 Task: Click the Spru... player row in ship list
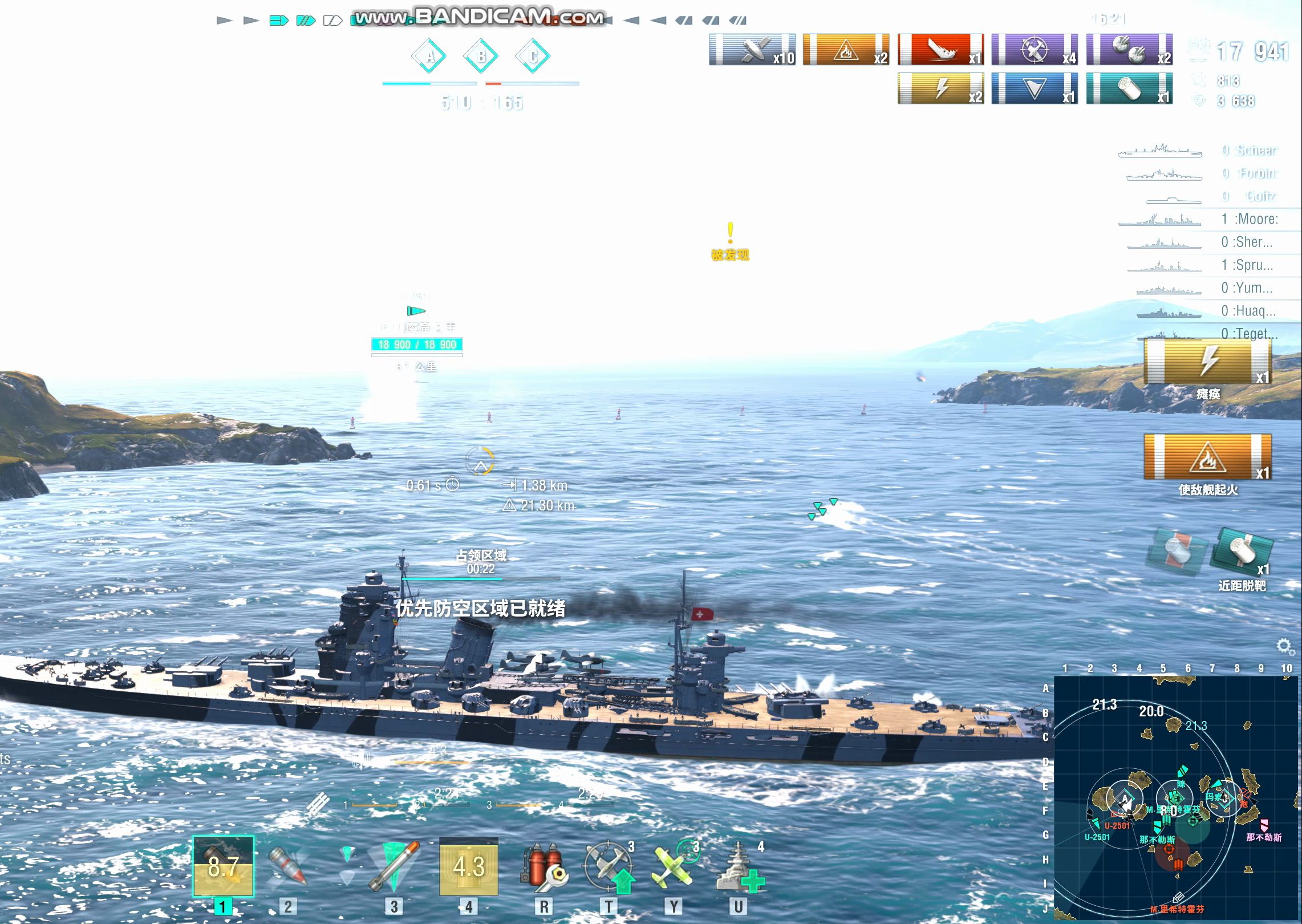tap(1208, 265)
